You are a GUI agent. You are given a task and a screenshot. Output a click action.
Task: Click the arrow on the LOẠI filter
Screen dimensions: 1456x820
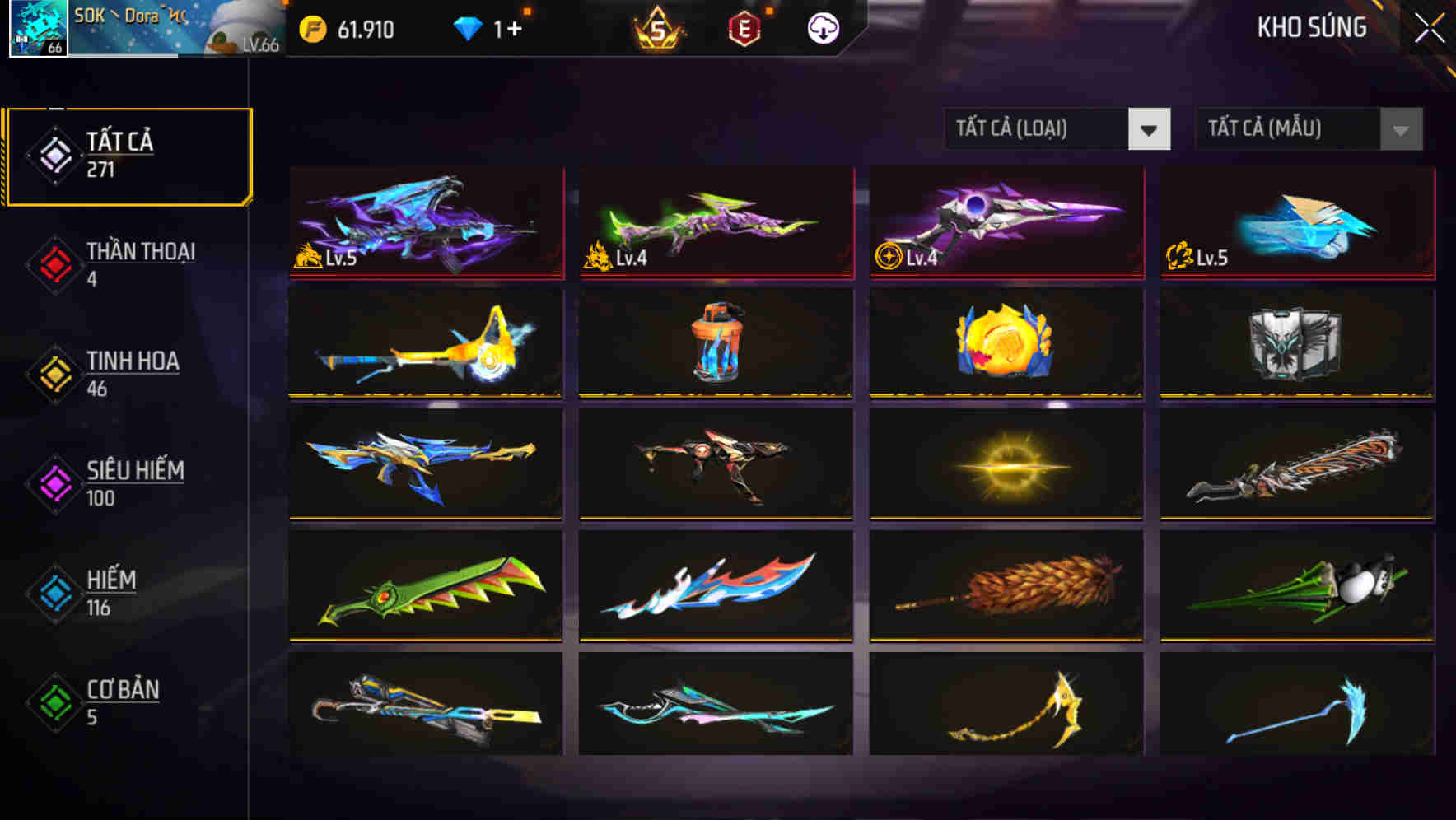click(x=1150, y=129)
